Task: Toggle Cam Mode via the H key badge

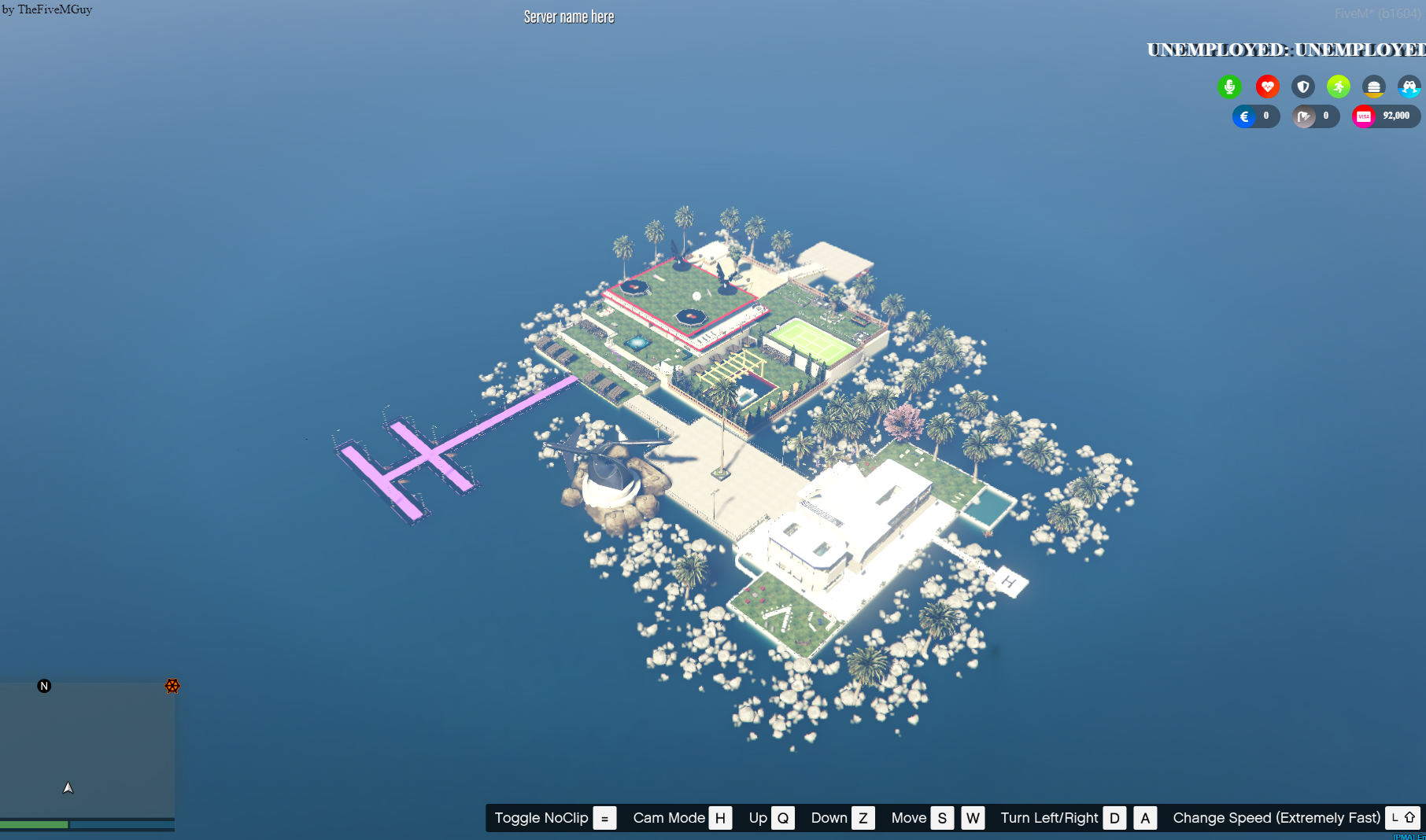Action: tap(719, 818)
